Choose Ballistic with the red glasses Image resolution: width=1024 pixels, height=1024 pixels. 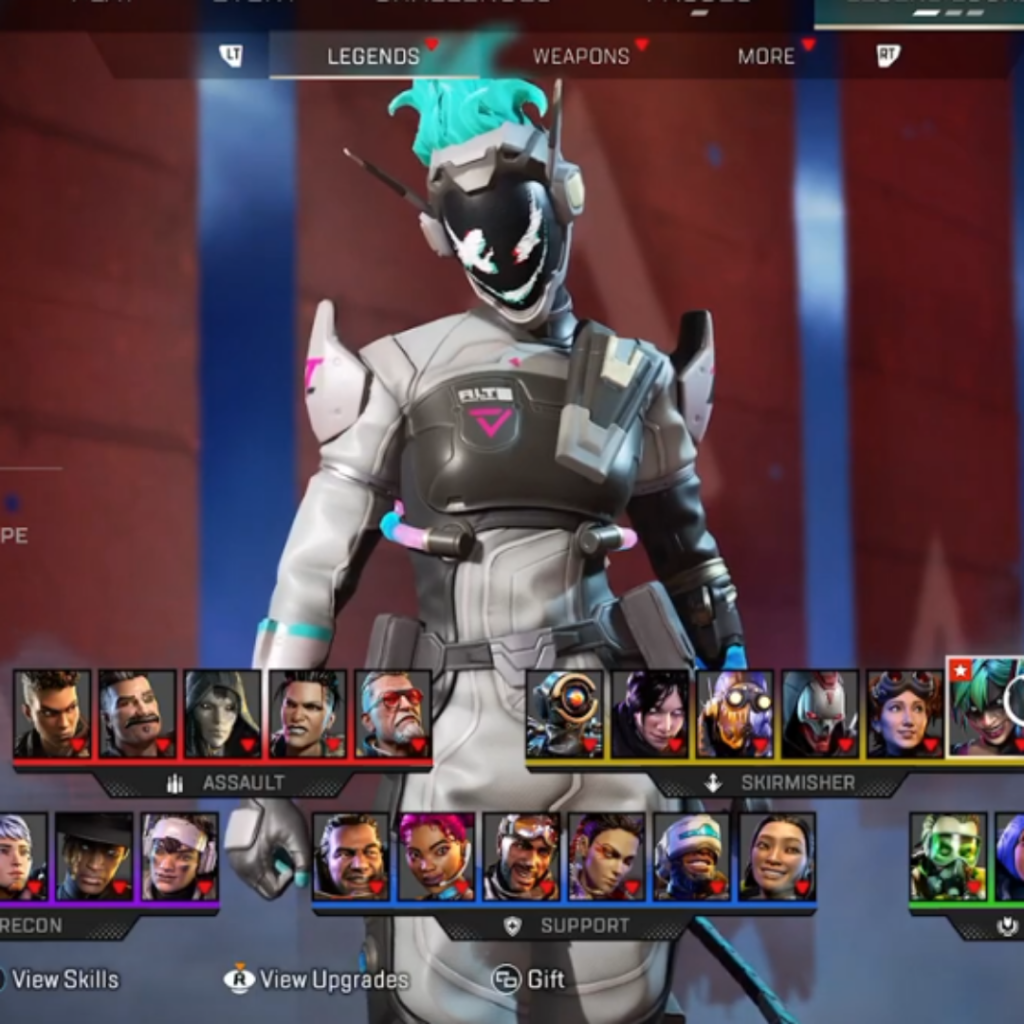coord(393,713)
